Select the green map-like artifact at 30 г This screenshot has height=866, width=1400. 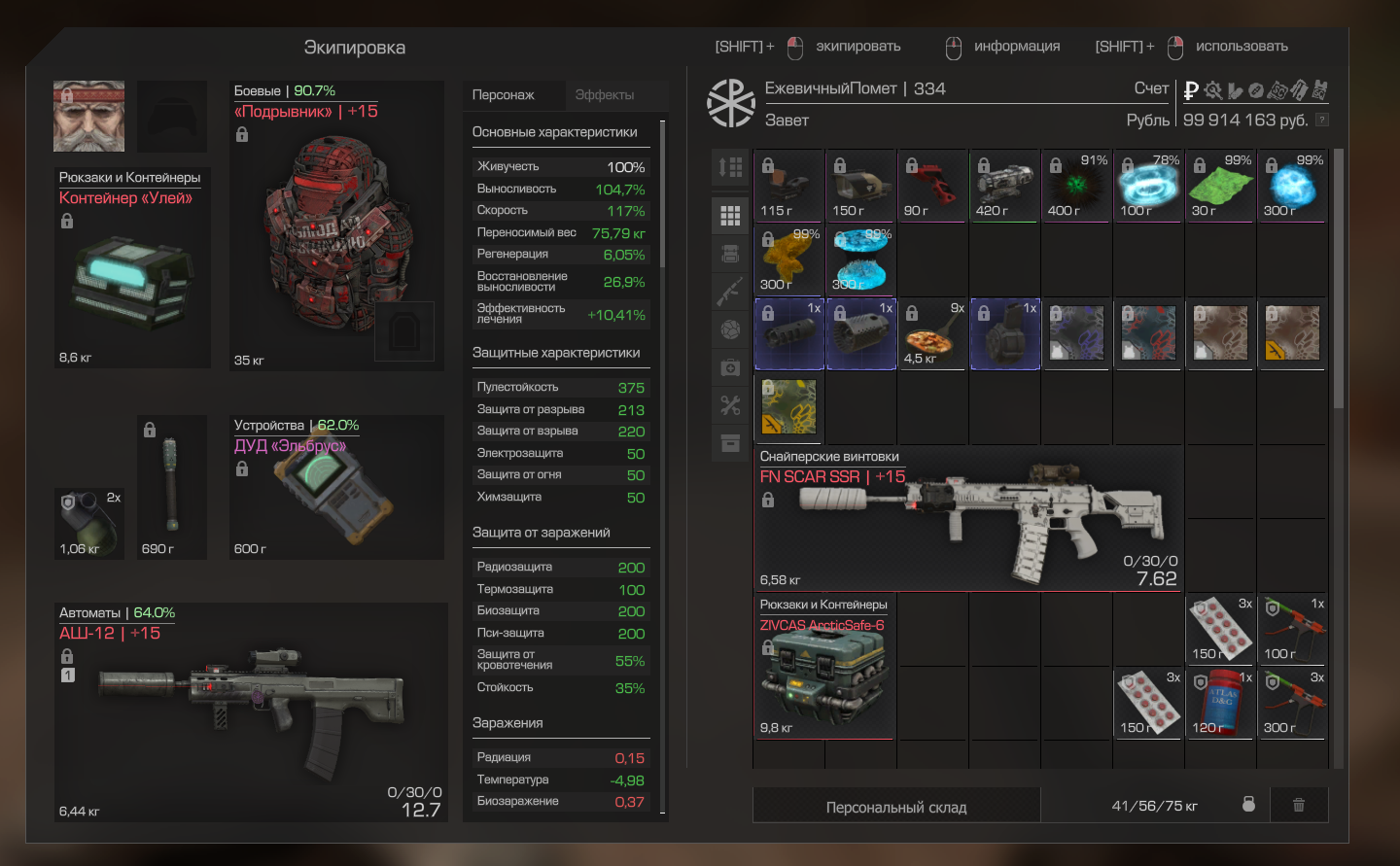coord(1221,186)
